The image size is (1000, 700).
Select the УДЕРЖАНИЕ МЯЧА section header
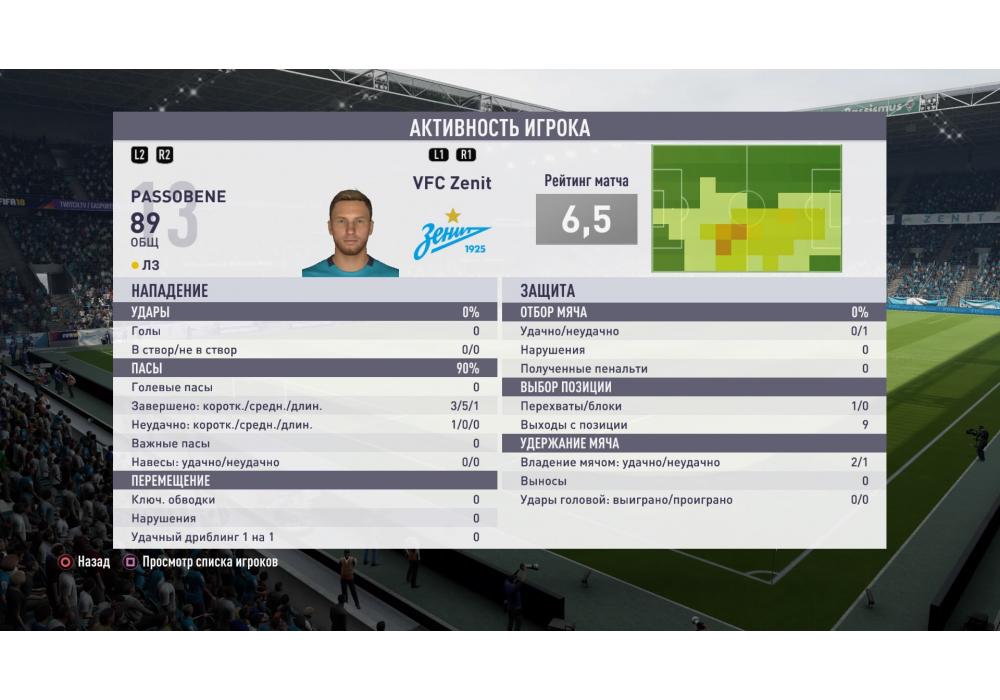[x=693, y=443]
